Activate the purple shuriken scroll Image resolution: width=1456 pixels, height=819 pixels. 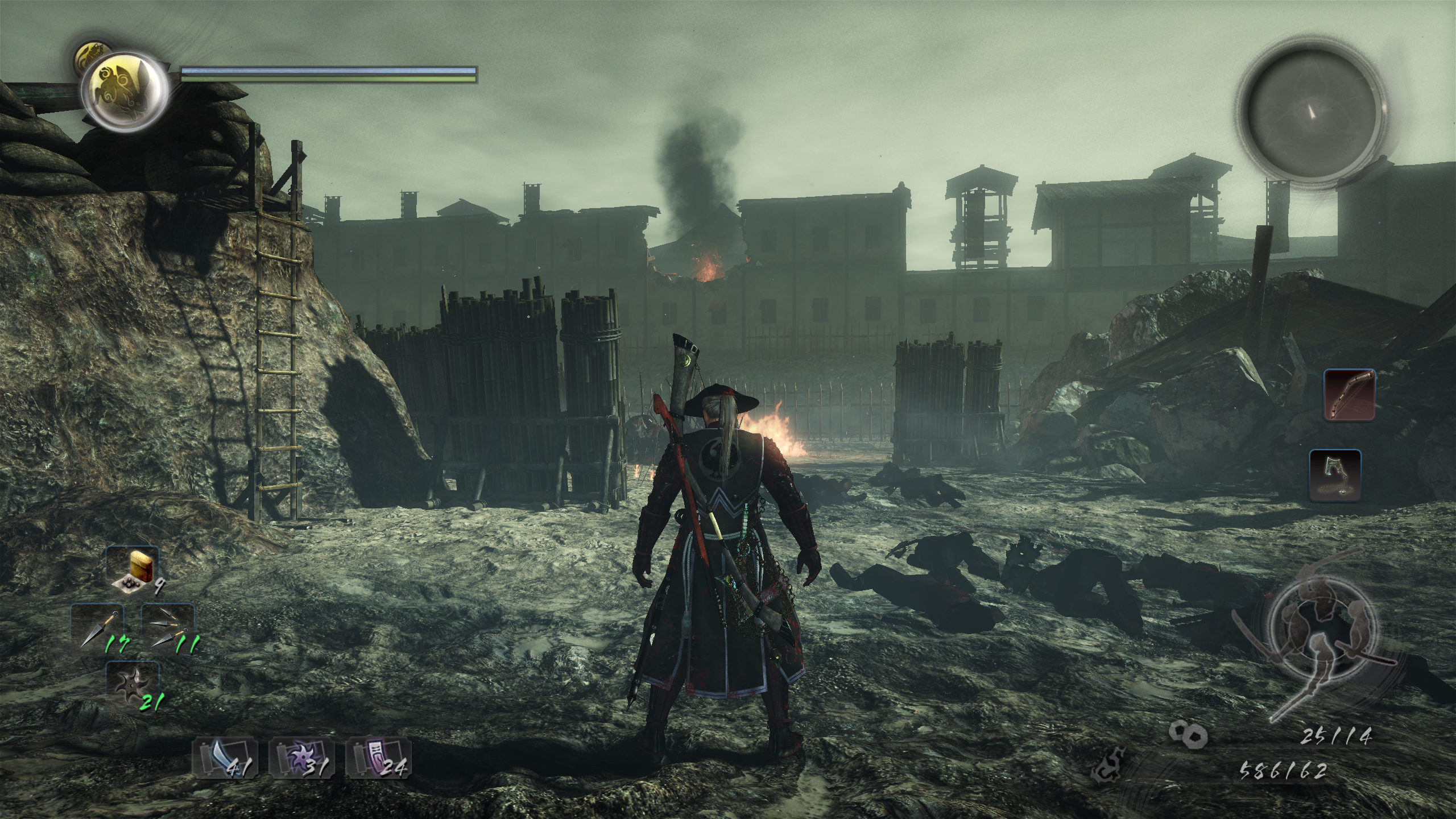pos(301,756)
